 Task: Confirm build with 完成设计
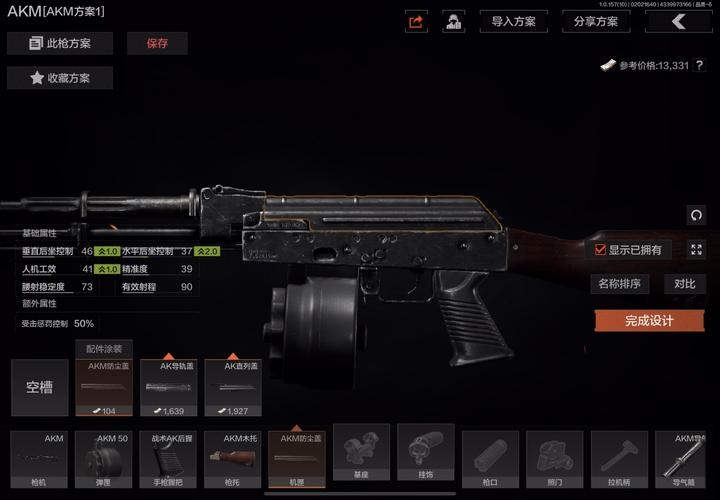649,321
